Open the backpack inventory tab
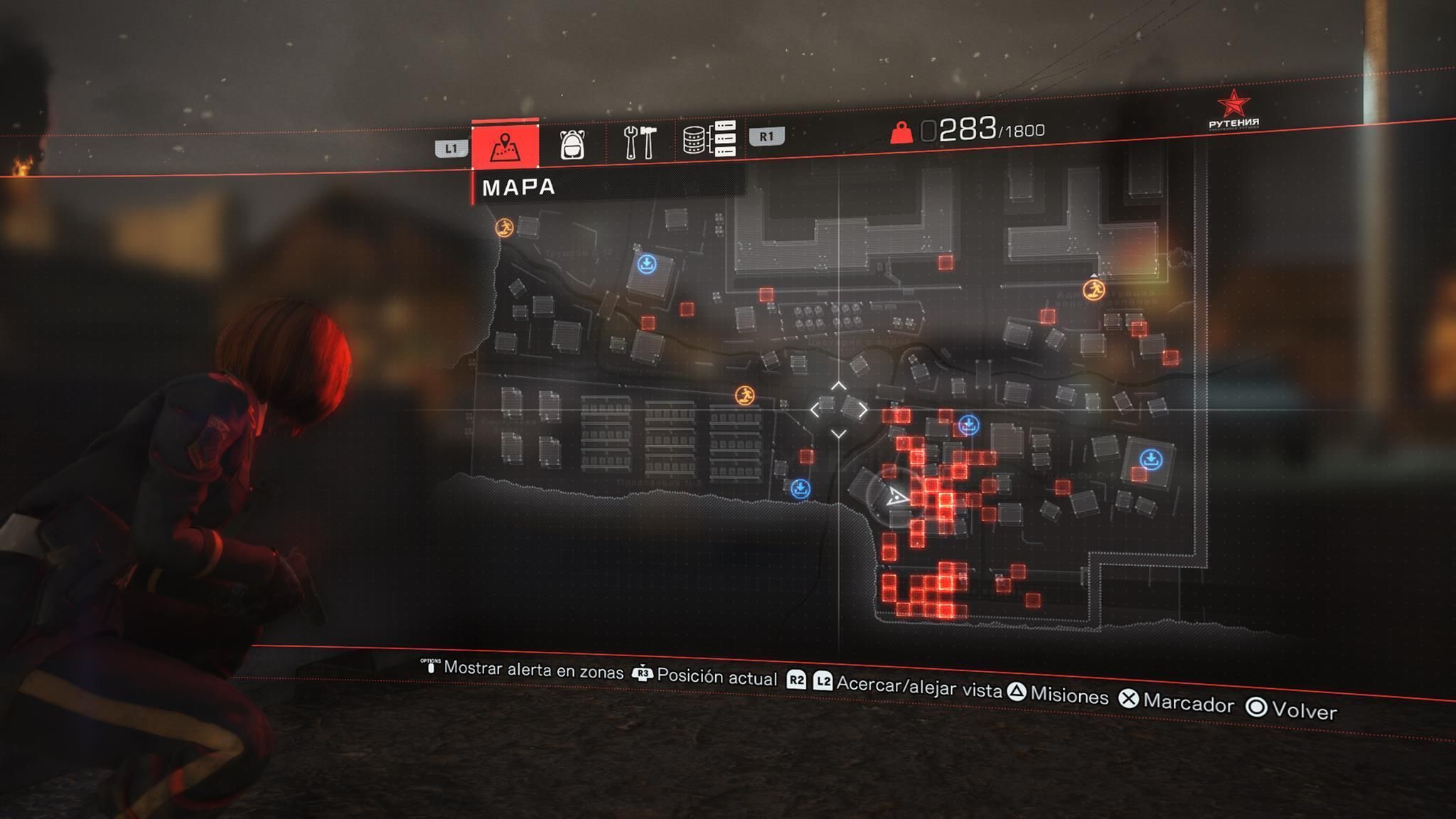Image resolution: width=1456 pixels, height=819 pixels. (572, 143)
